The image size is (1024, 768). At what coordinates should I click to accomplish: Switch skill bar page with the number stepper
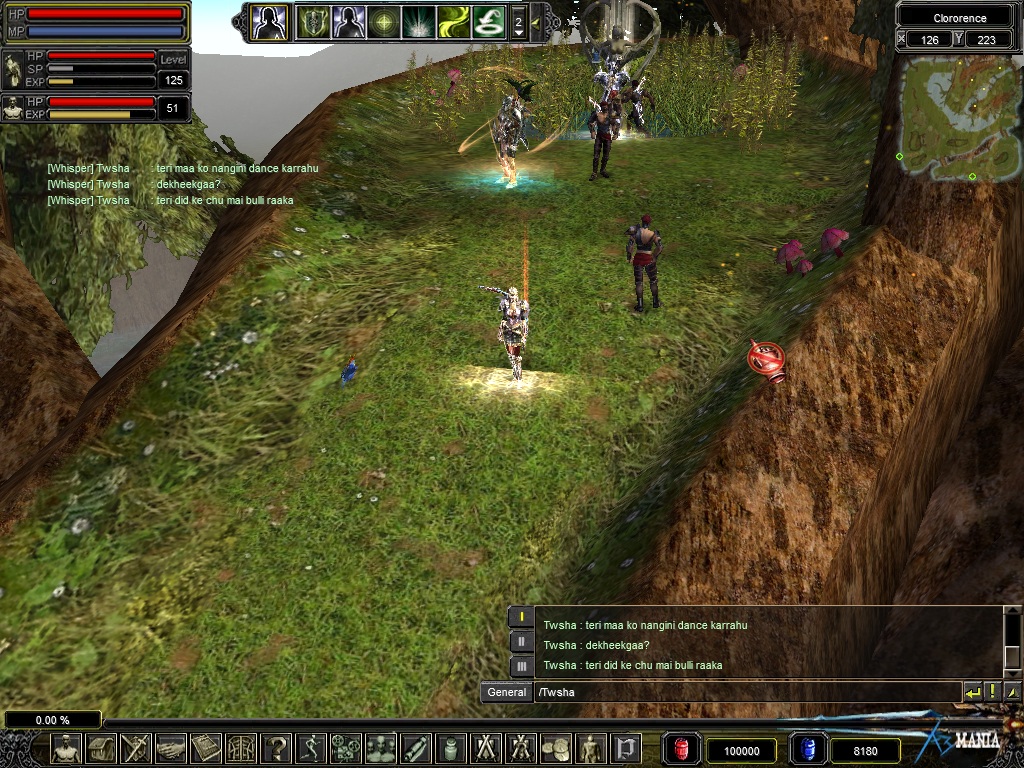pyautogui.click(x=518, y=21)
